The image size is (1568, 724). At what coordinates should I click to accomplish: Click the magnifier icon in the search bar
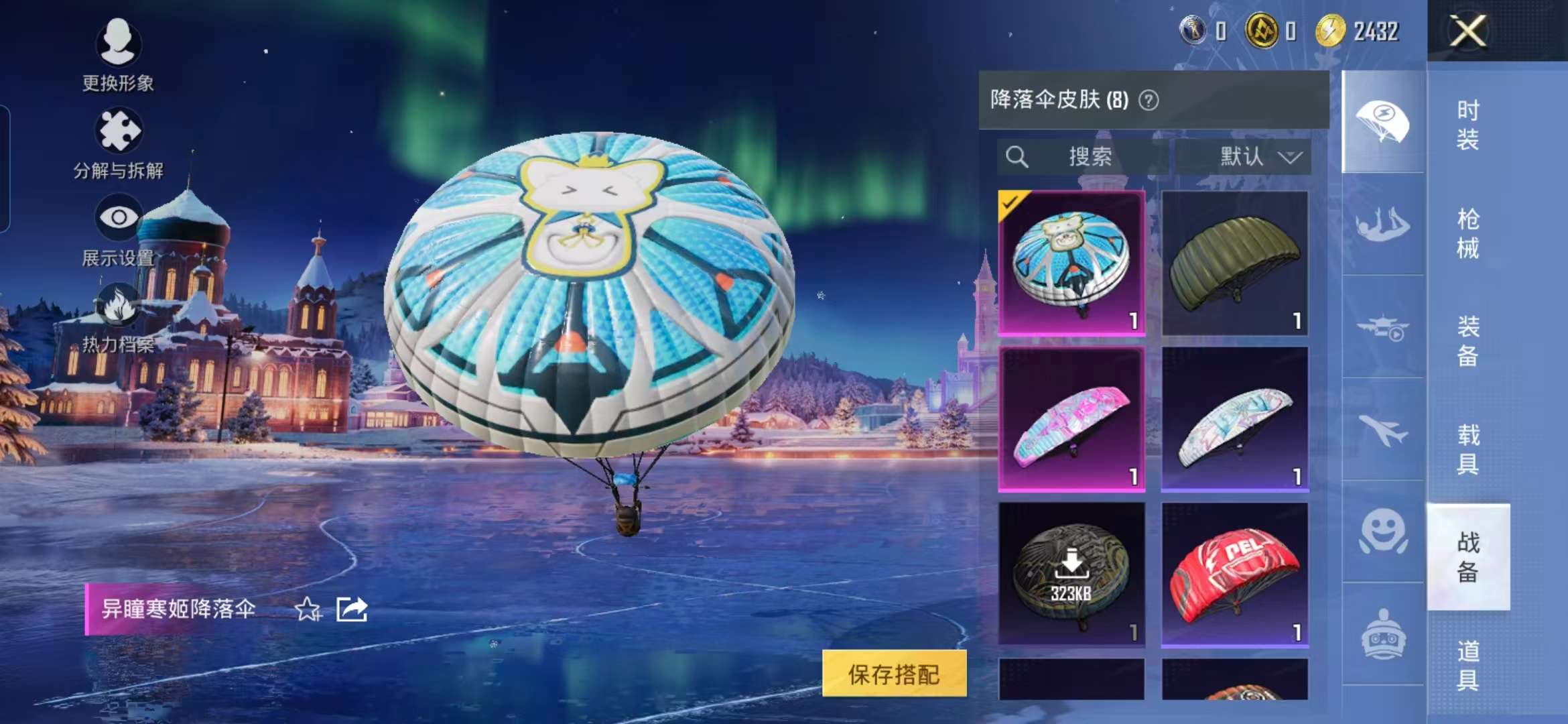[1017, 157]
